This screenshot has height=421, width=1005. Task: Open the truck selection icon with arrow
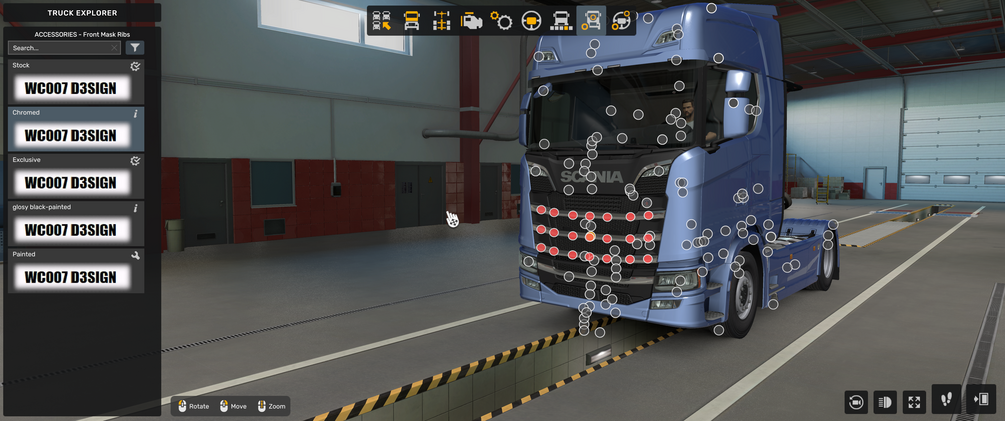coord(381,21)
